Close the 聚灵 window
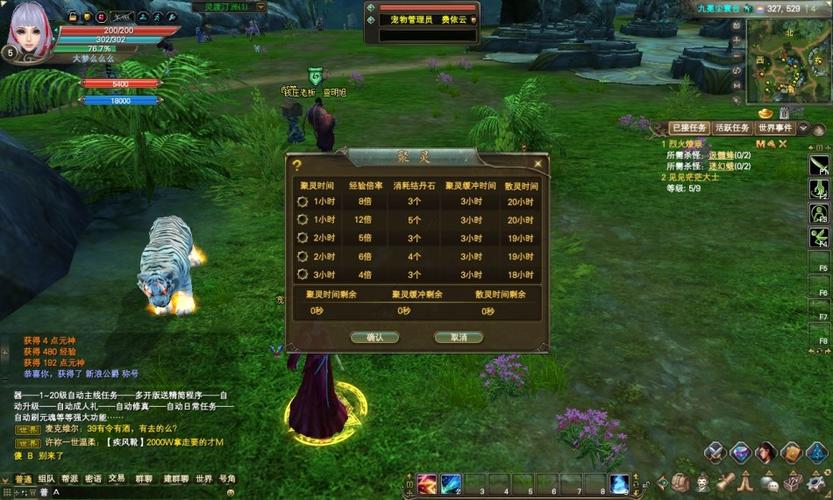Screen dimensions: 833x500 coord(538,164)
